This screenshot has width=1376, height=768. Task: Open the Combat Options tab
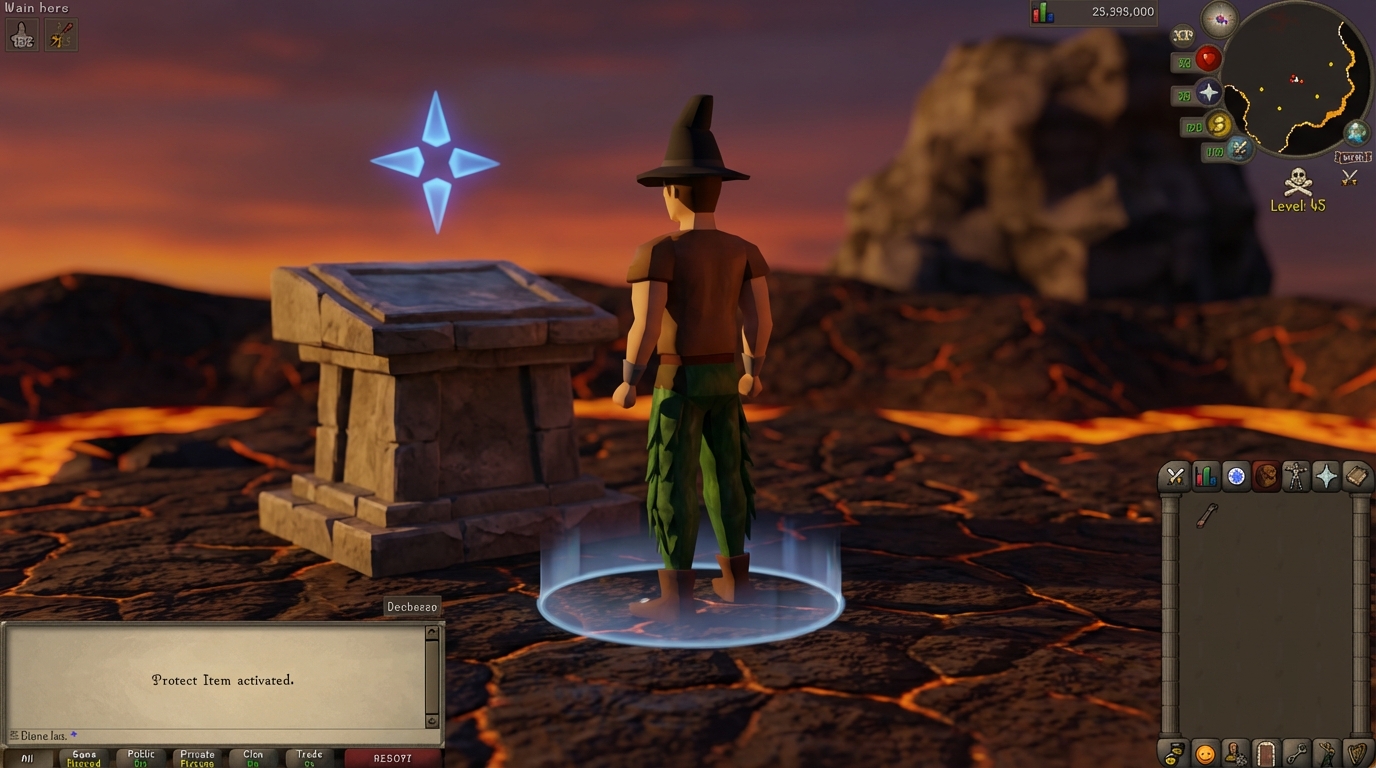point(1175,477)
